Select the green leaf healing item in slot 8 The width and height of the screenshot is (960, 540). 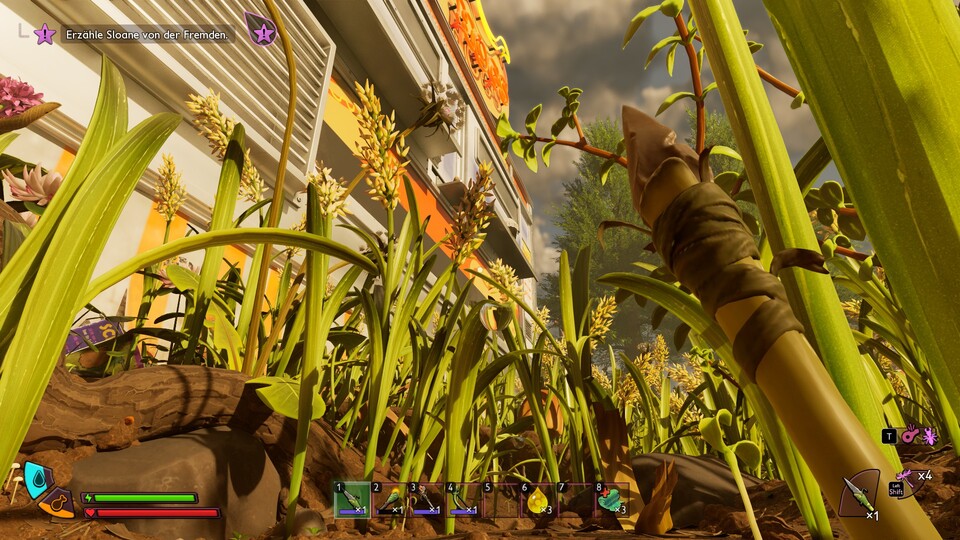tap(610, 499)
